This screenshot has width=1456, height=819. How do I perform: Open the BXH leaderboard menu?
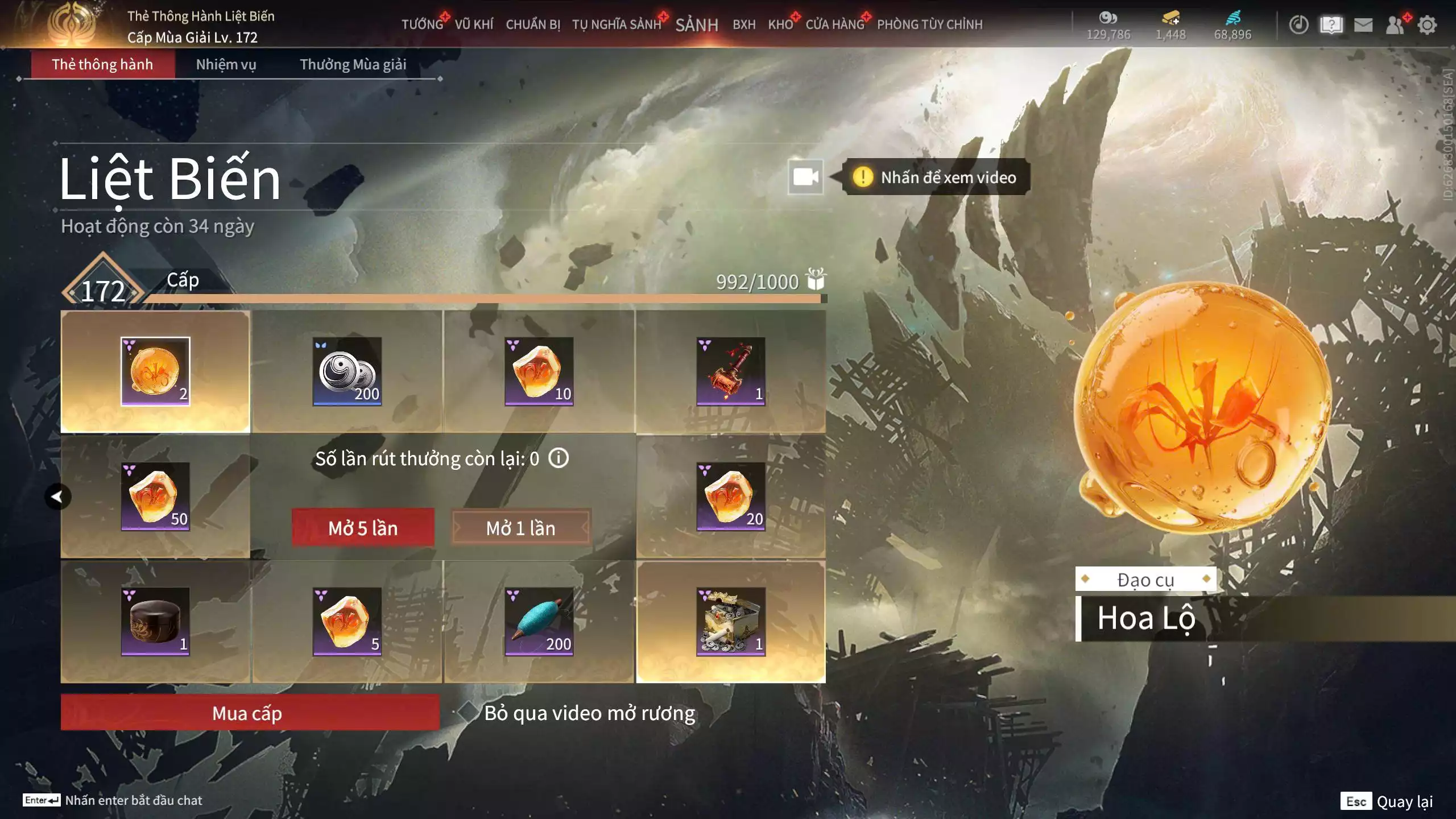coord(744,24)
